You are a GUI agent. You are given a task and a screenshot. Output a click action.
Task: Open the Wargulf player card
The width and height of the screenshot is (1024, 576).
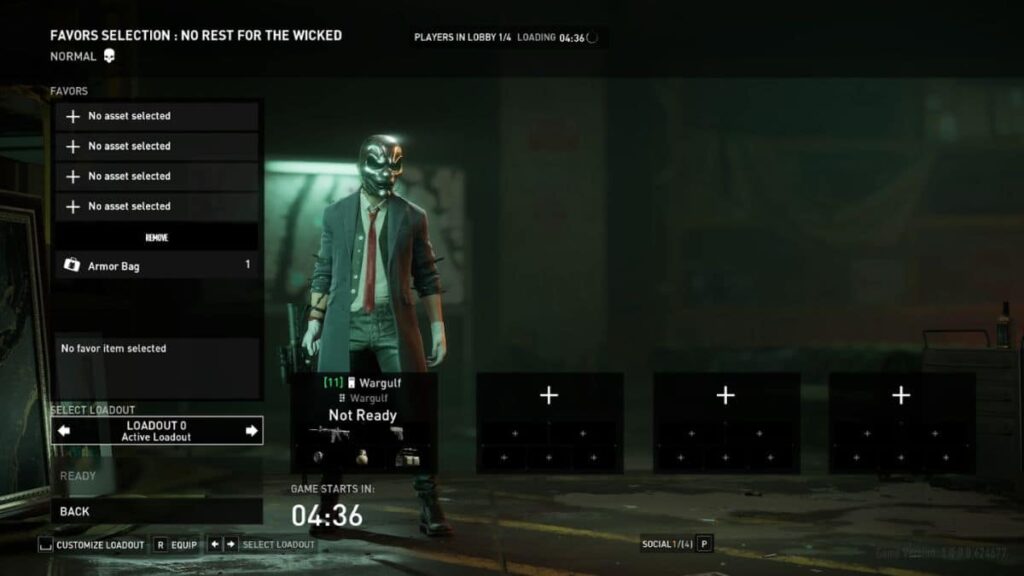tap(363, 422)
